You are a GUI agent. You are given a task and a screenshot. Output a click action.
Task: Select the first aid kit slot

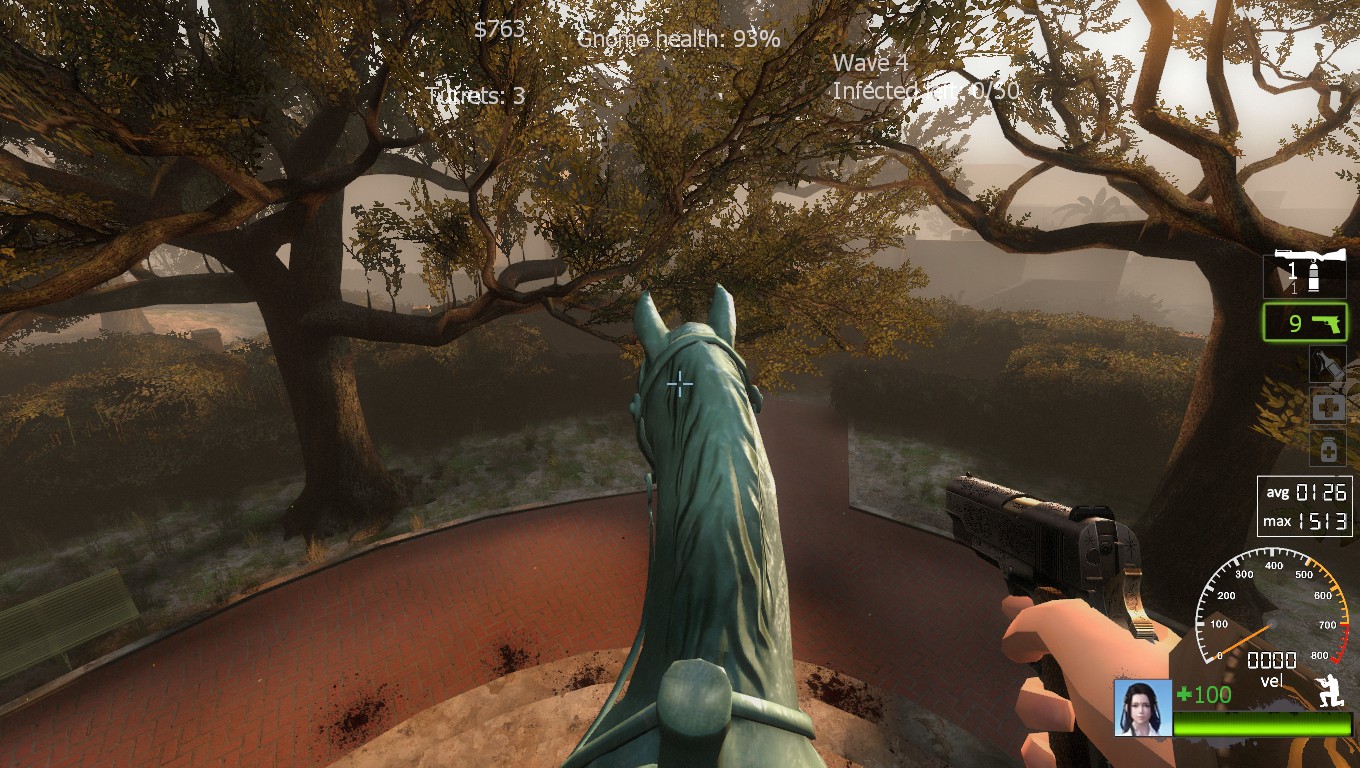click(x=1328, y=407)
